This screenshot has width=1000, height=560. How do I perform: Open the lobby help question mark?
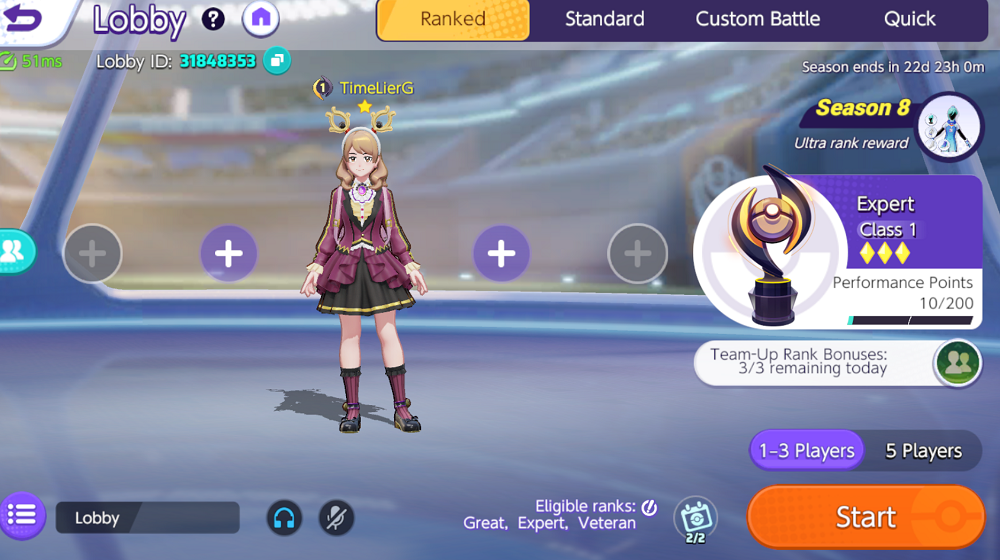click(x=213, y=18)
